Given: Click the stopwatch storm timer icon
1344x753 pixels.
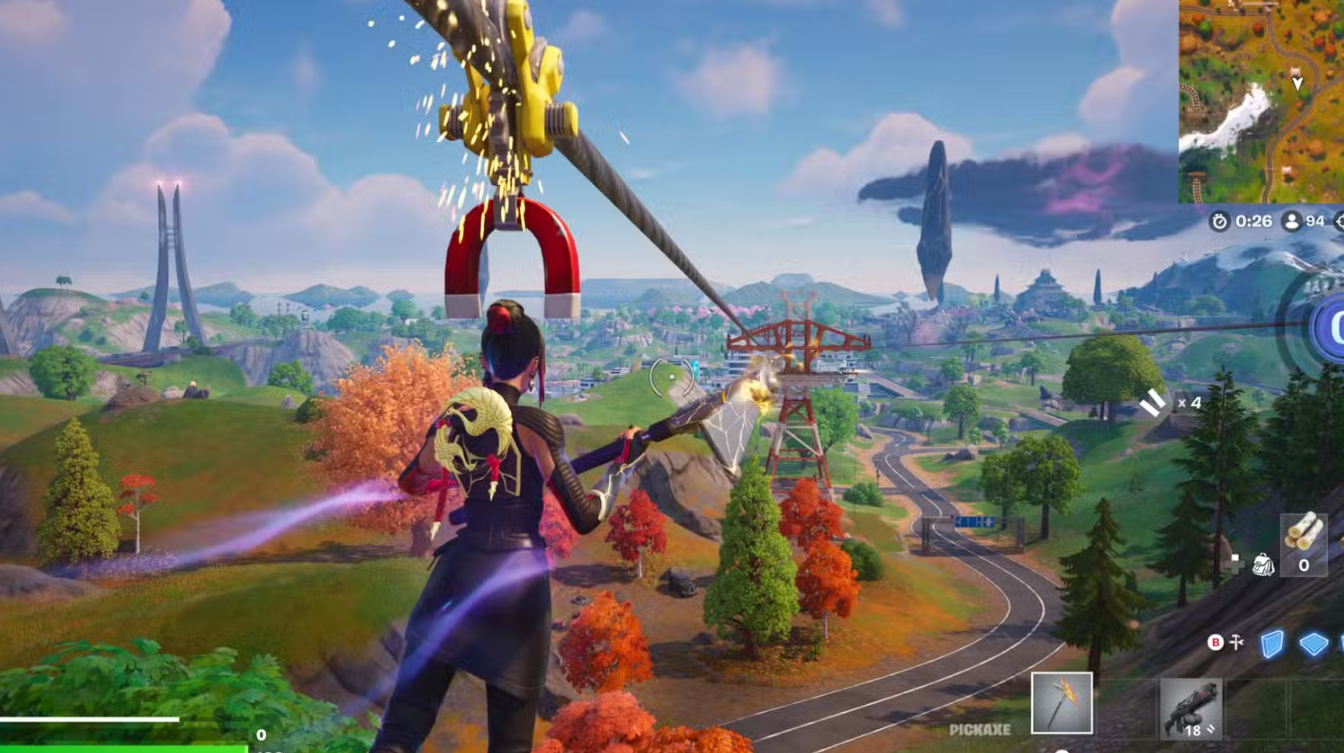Looking at the screenshot, I should pos(1219,221).
